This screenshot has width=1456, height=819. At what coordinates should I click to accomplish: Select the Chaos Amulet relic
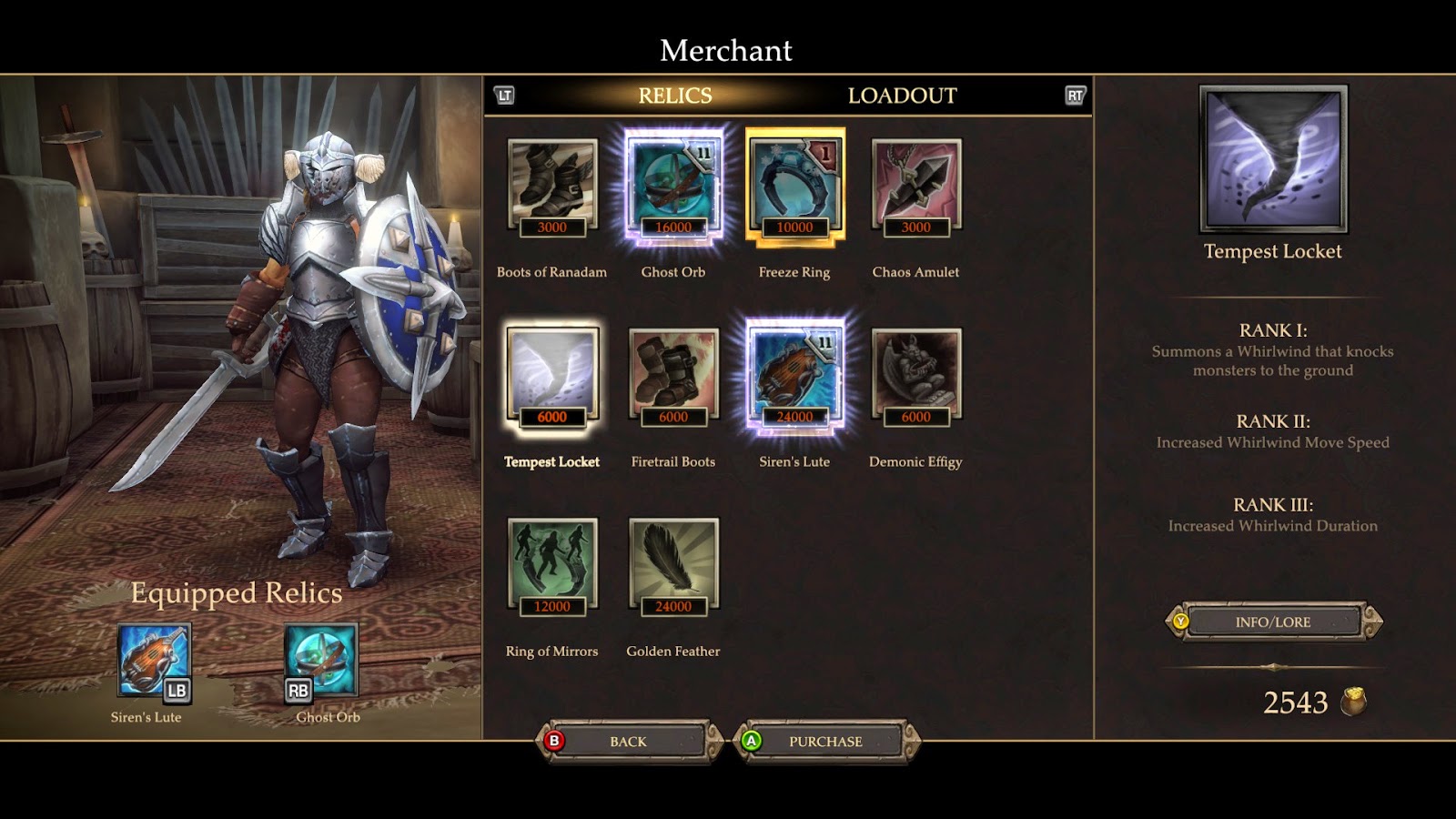[x=915, y=187]
